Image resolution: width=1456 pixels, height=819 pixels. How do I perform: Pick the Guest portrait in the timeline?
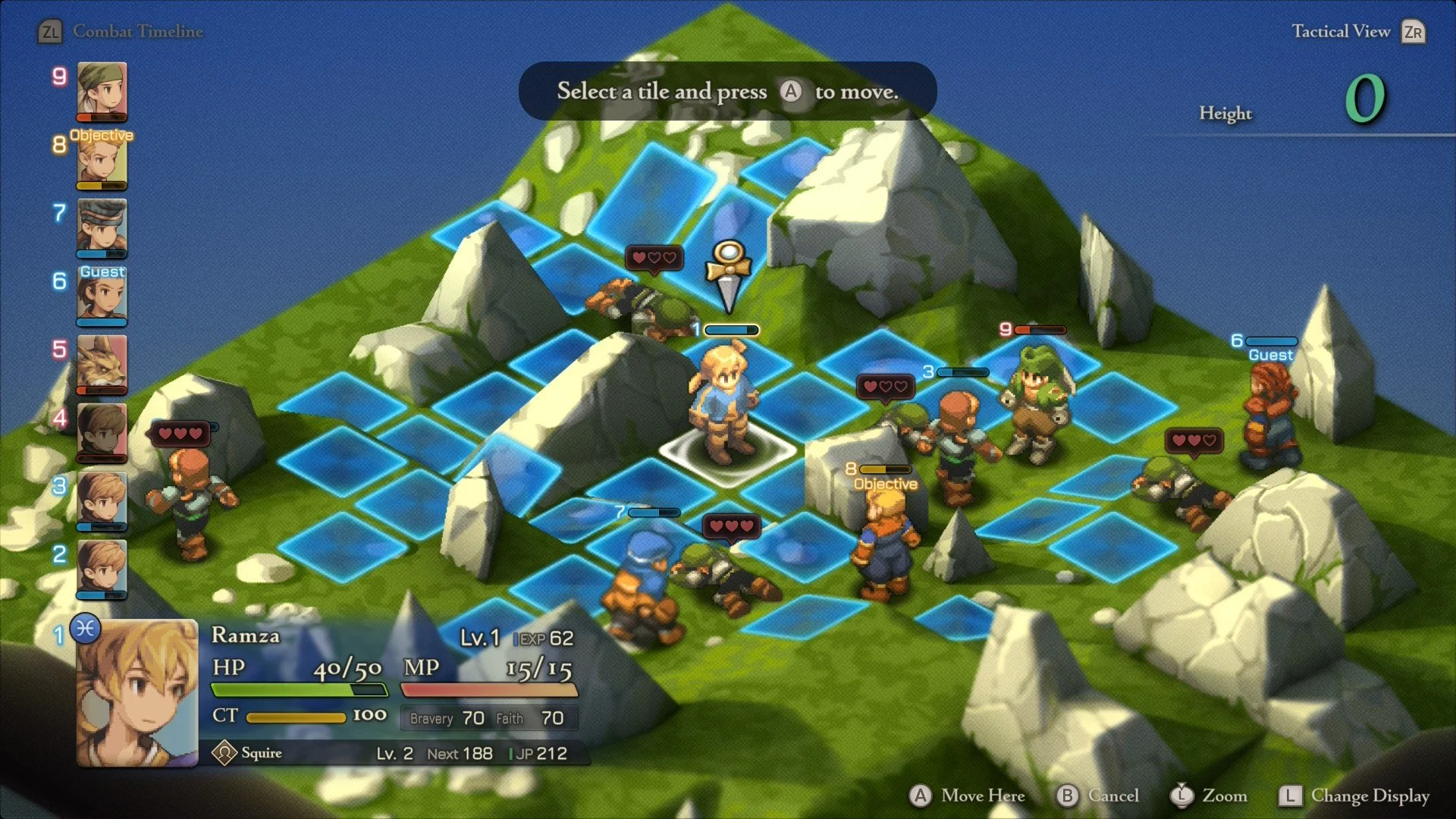tap(102, 296)
